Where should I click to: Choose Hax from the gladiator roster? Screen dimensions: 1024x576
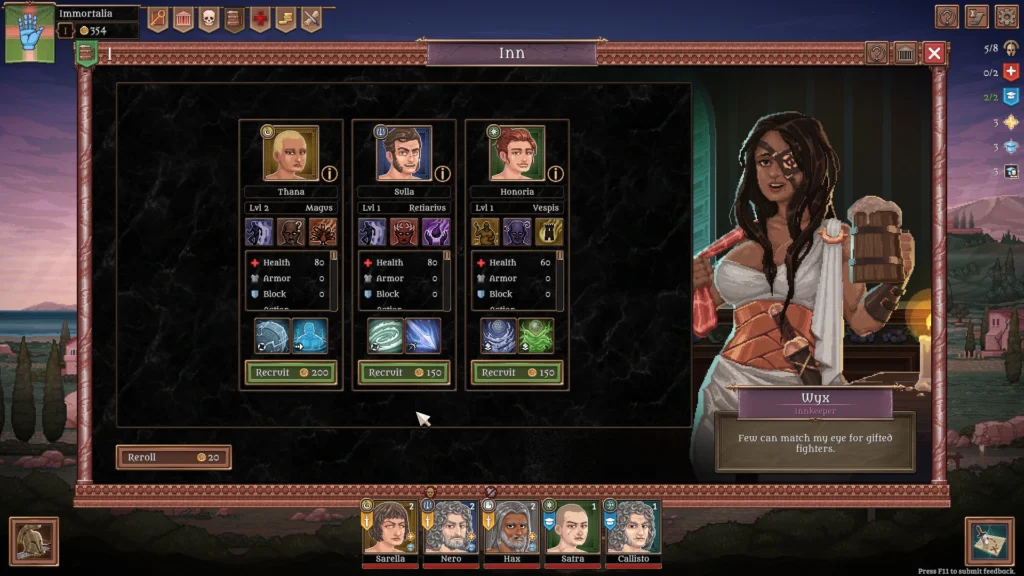(511, 528)
